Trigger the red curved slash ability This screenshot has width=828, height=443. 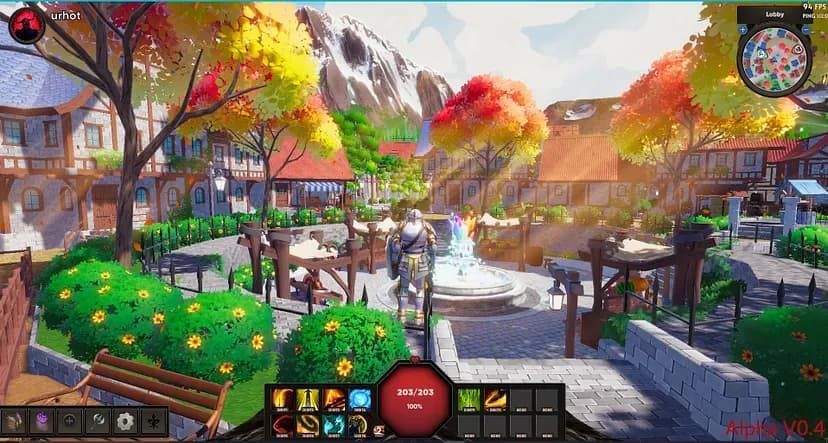(282, 425)
